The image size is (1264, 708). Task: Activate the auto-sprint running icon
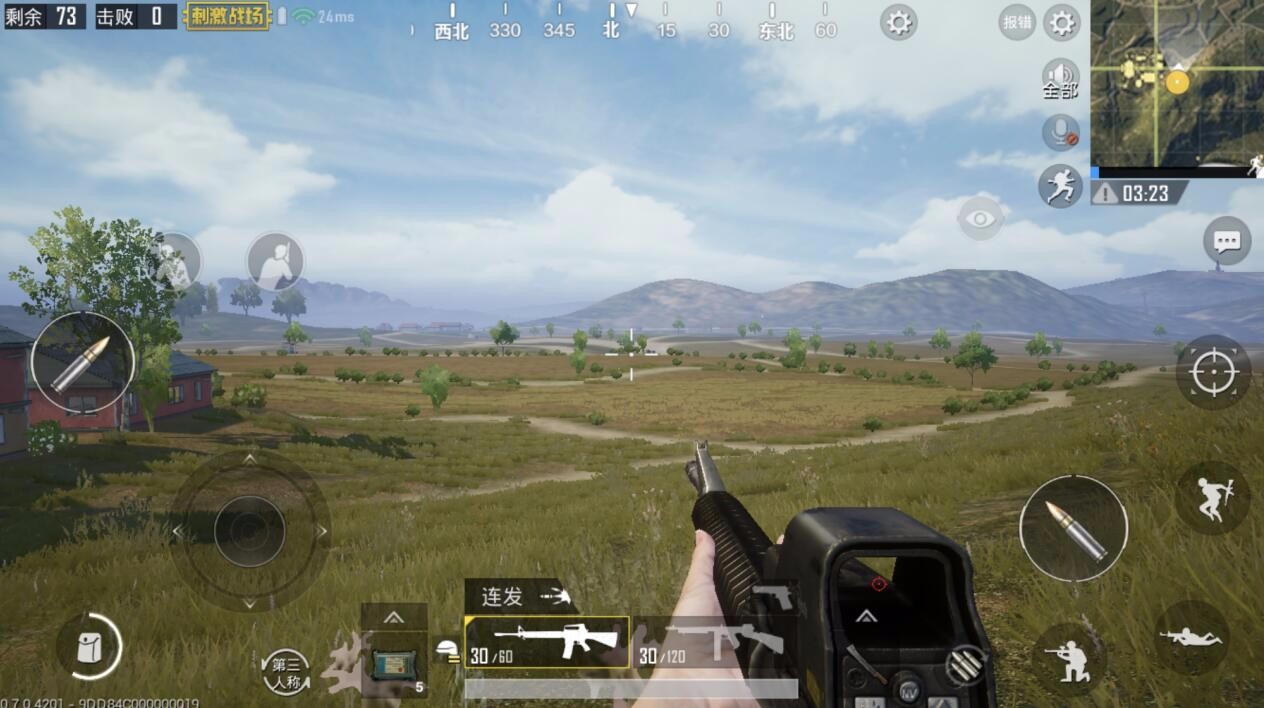click(1060, 186)
